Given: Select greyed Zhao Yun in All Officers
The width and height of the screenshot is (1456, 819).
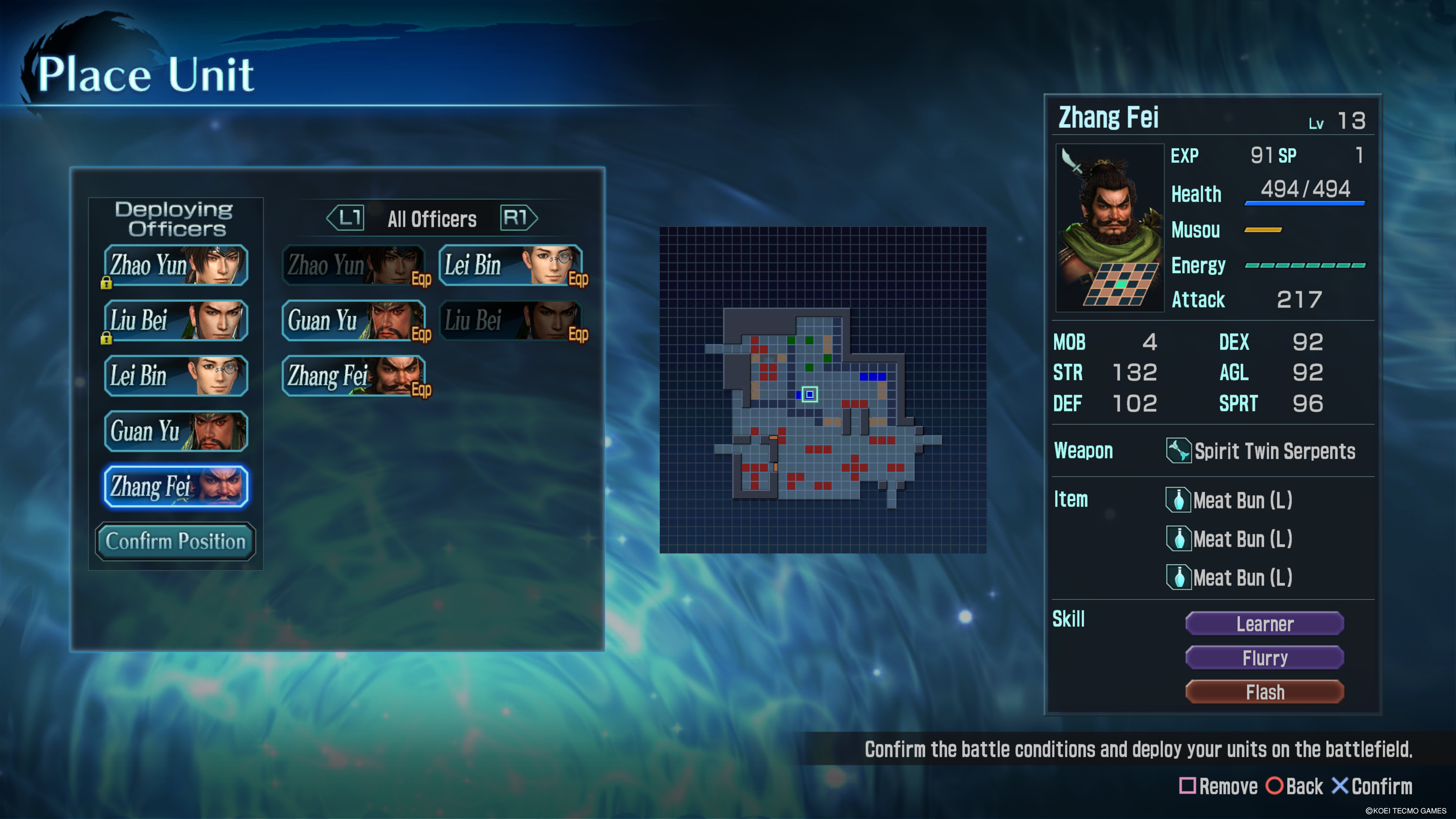Looking at the screenshot, I should click(354, 265).
